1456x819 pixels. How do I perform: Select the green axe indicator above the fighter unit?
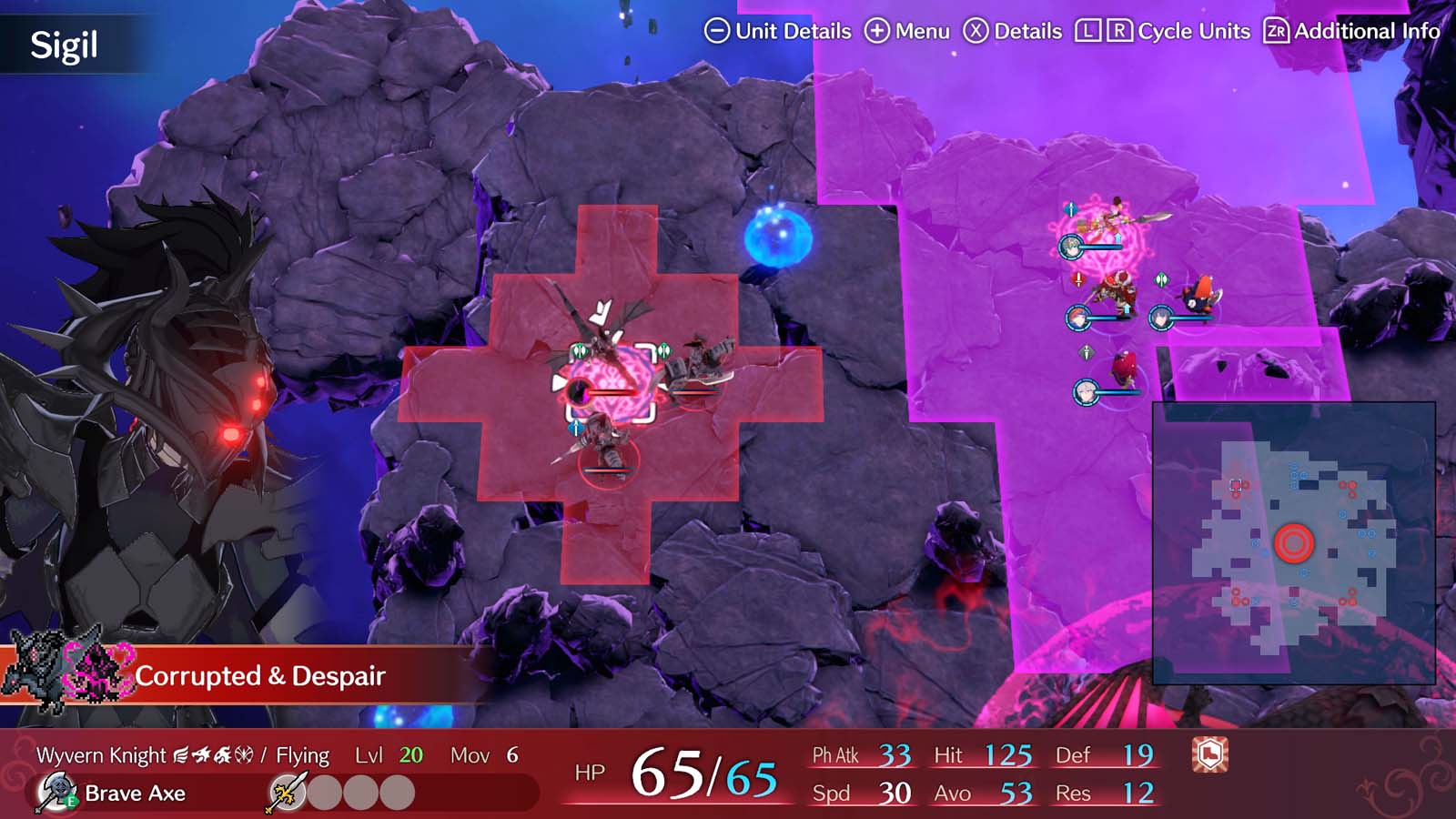1161,279
